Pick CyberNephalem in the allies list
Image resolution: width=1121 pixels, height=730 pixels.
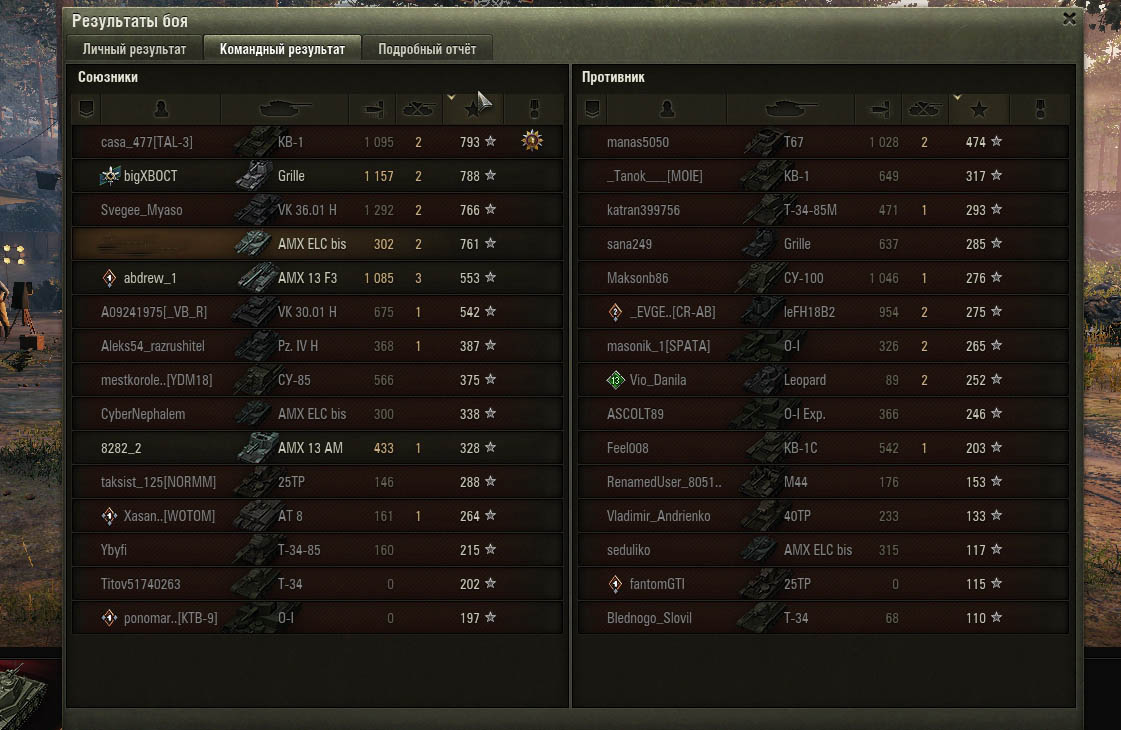coord(143,414)
